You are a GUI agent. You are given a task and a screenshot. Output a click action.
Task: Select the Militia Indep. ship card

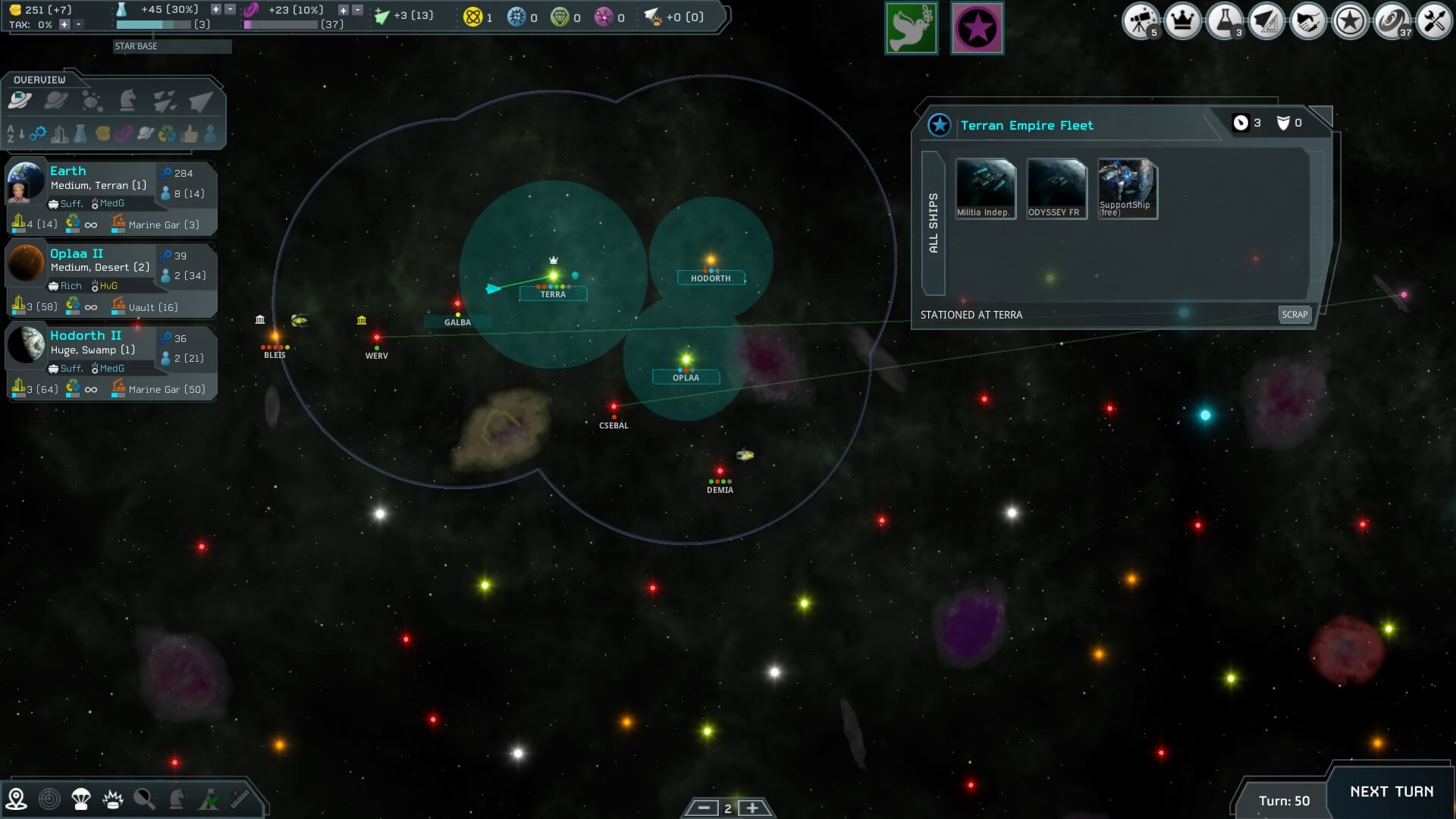coord(984,189)
